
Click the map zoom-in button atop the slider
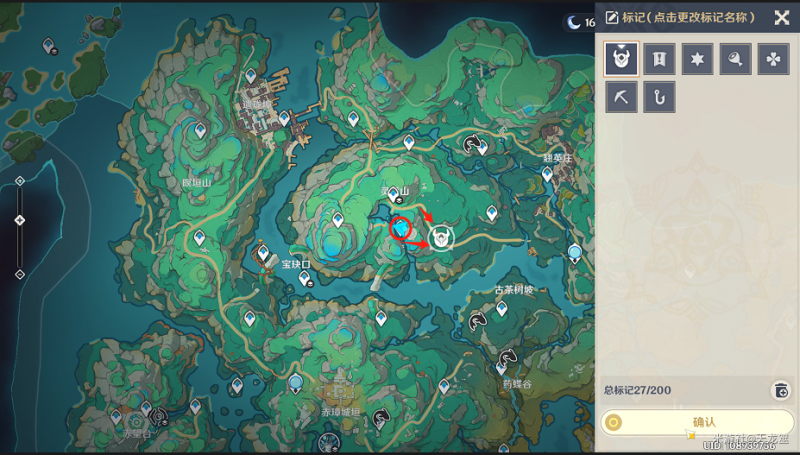point(20,181)
